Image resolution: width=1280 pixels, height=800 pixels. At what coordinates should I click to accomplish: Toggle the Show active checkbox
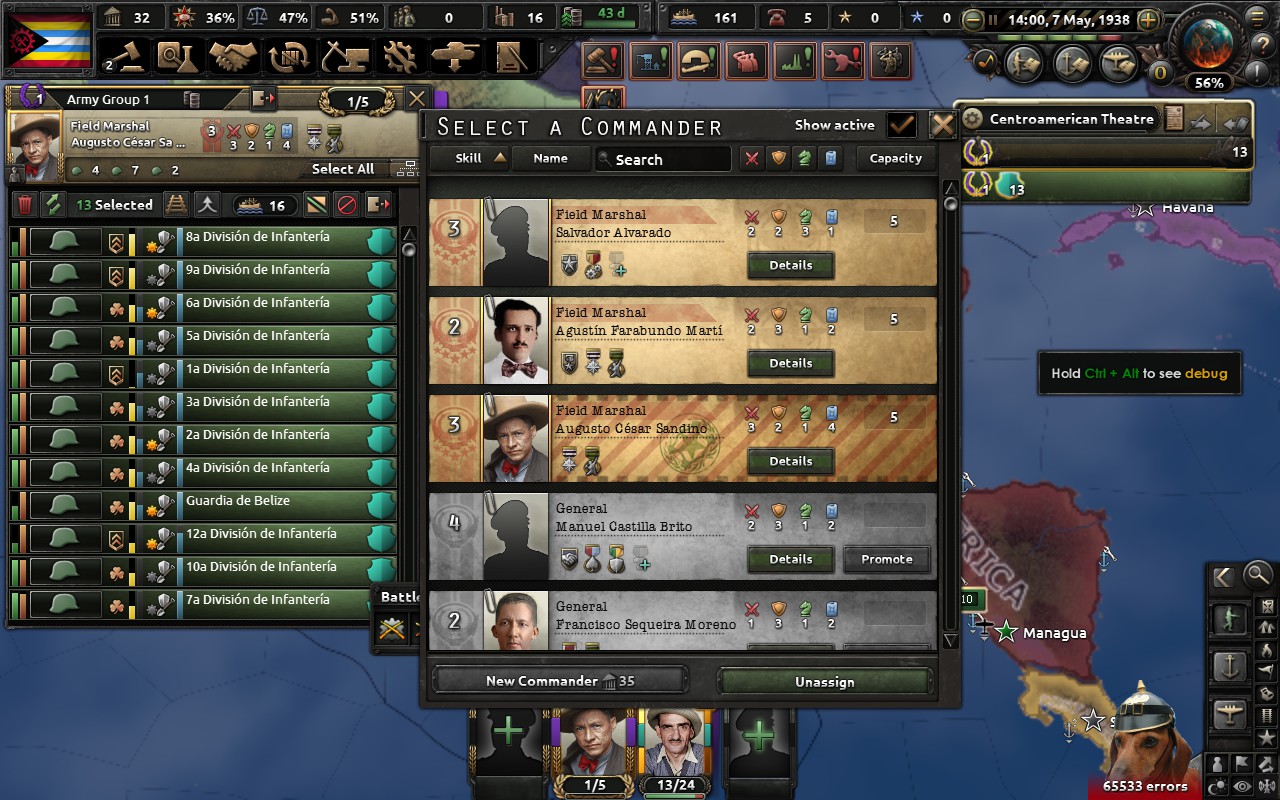point(902,125)
